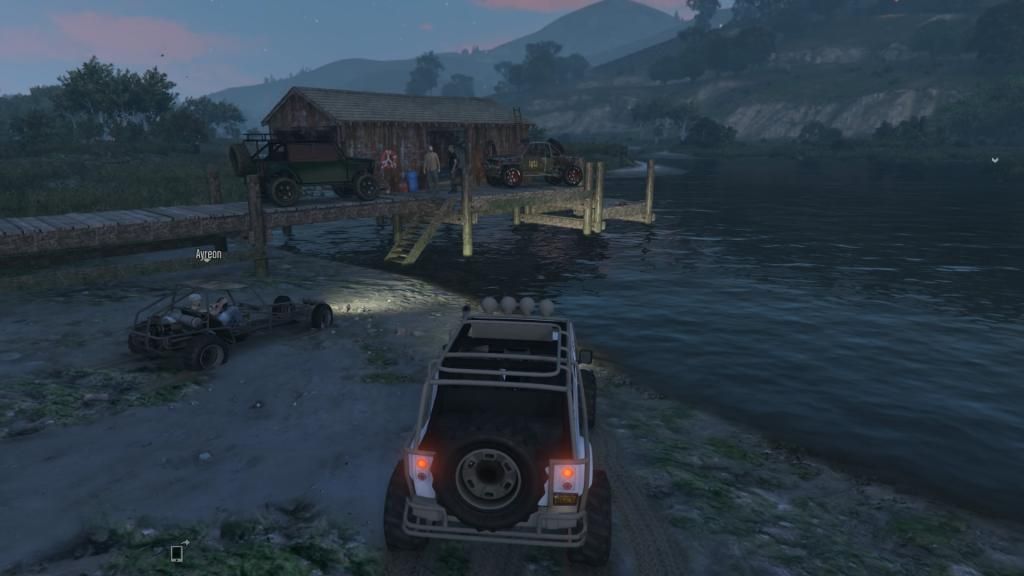Select the Ayreon player name tag
Screen dimensions: 1024x576
pos(208,255)
